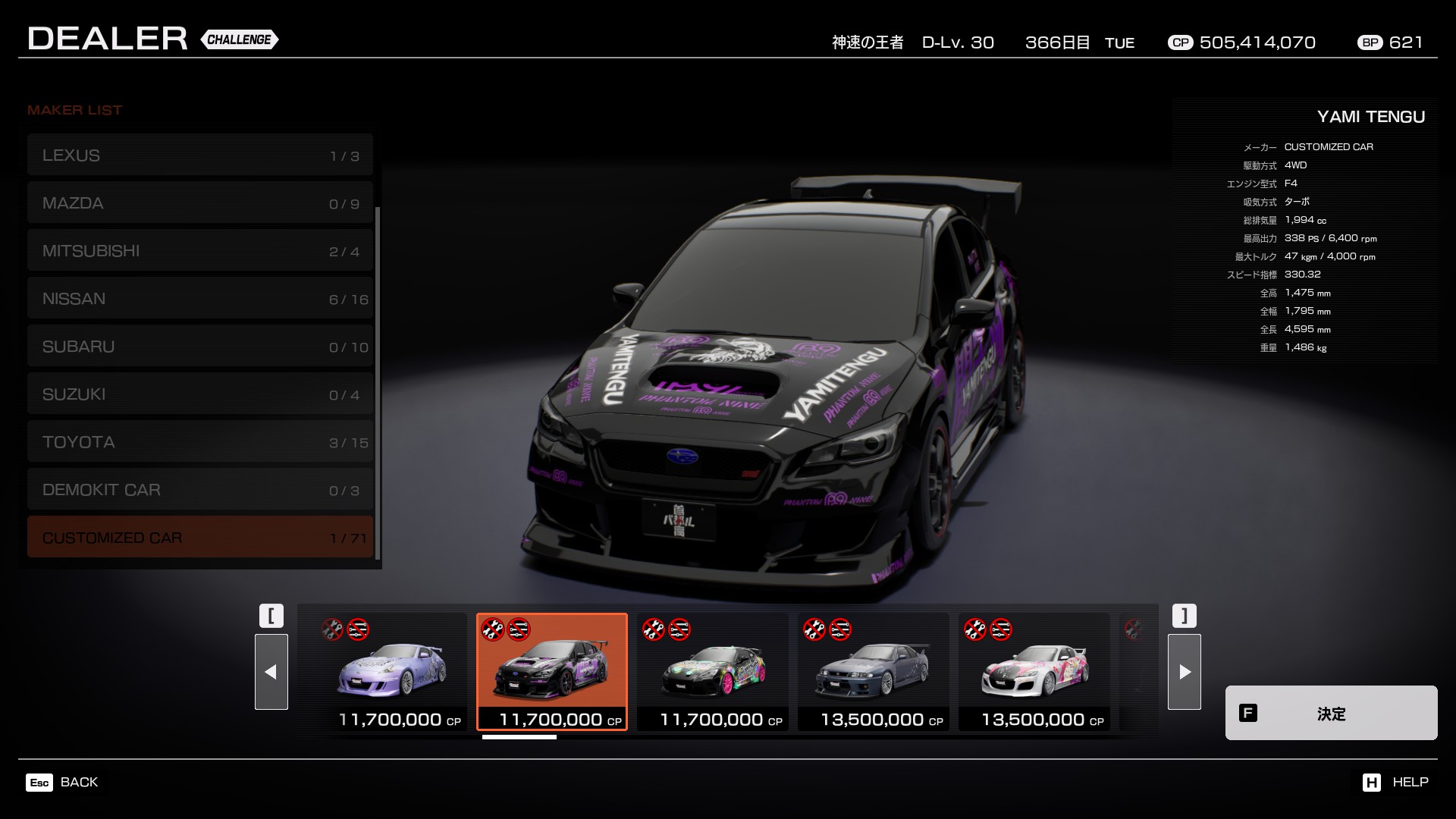Pick the white and pink car thumbnail

(1034, 672)
